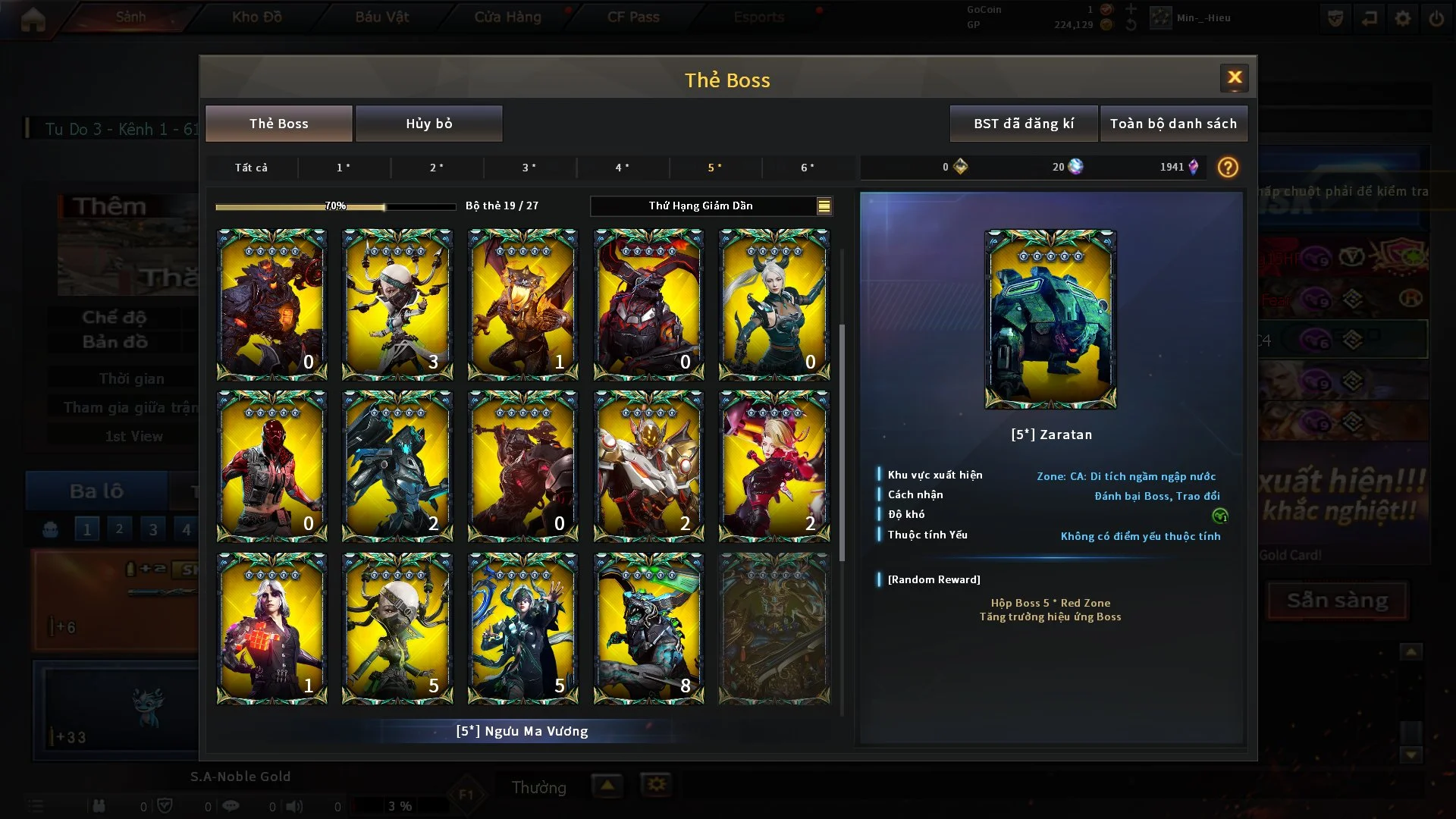Viewport: 1456px width, 819px height.
Task: View the Zaratan card preview
Action: click(1050, 319)
